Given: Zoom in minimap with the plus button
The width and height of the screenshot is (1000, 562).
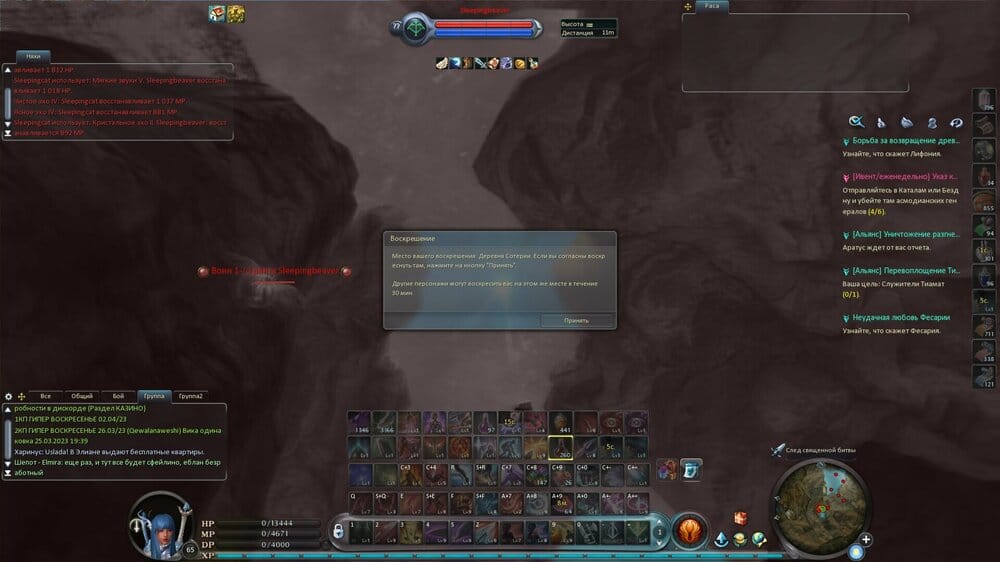Looking at the screenshot, I should point(866,540).
